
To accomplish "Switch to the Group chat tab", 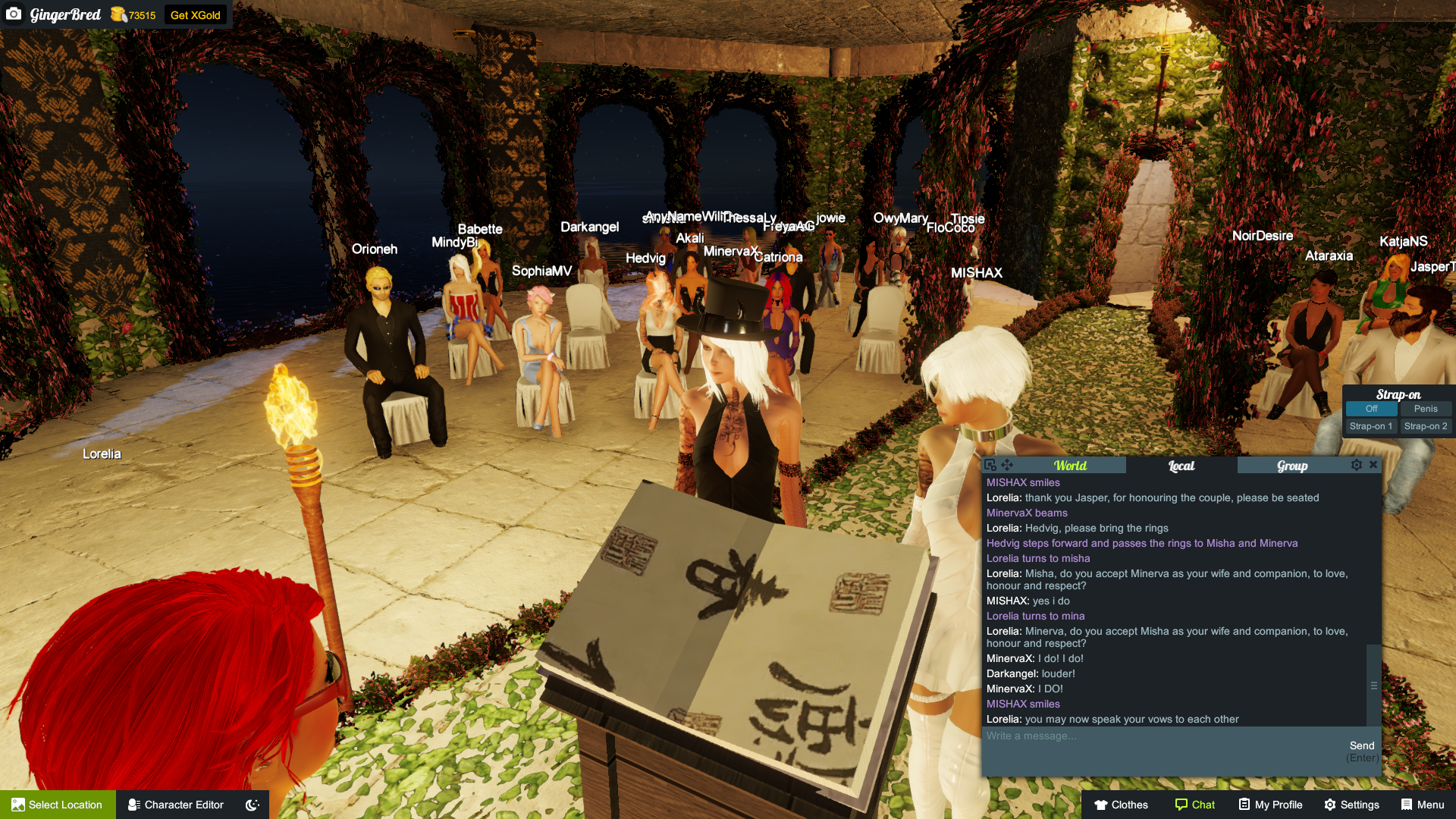I will coord(1291,465).
